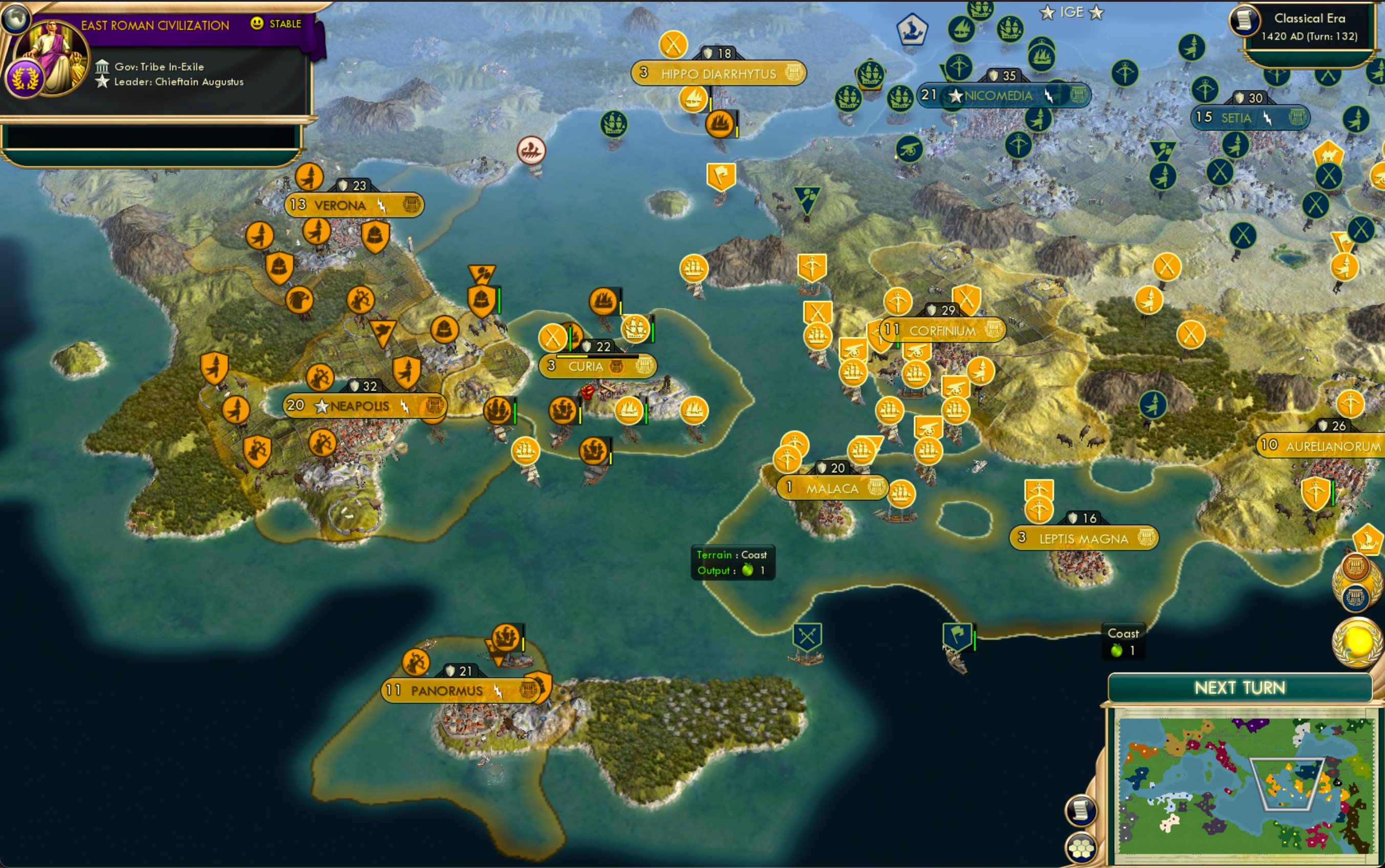Switch to strategic view with hexagon icon
1385x868 pixels.
point(1081,849)
